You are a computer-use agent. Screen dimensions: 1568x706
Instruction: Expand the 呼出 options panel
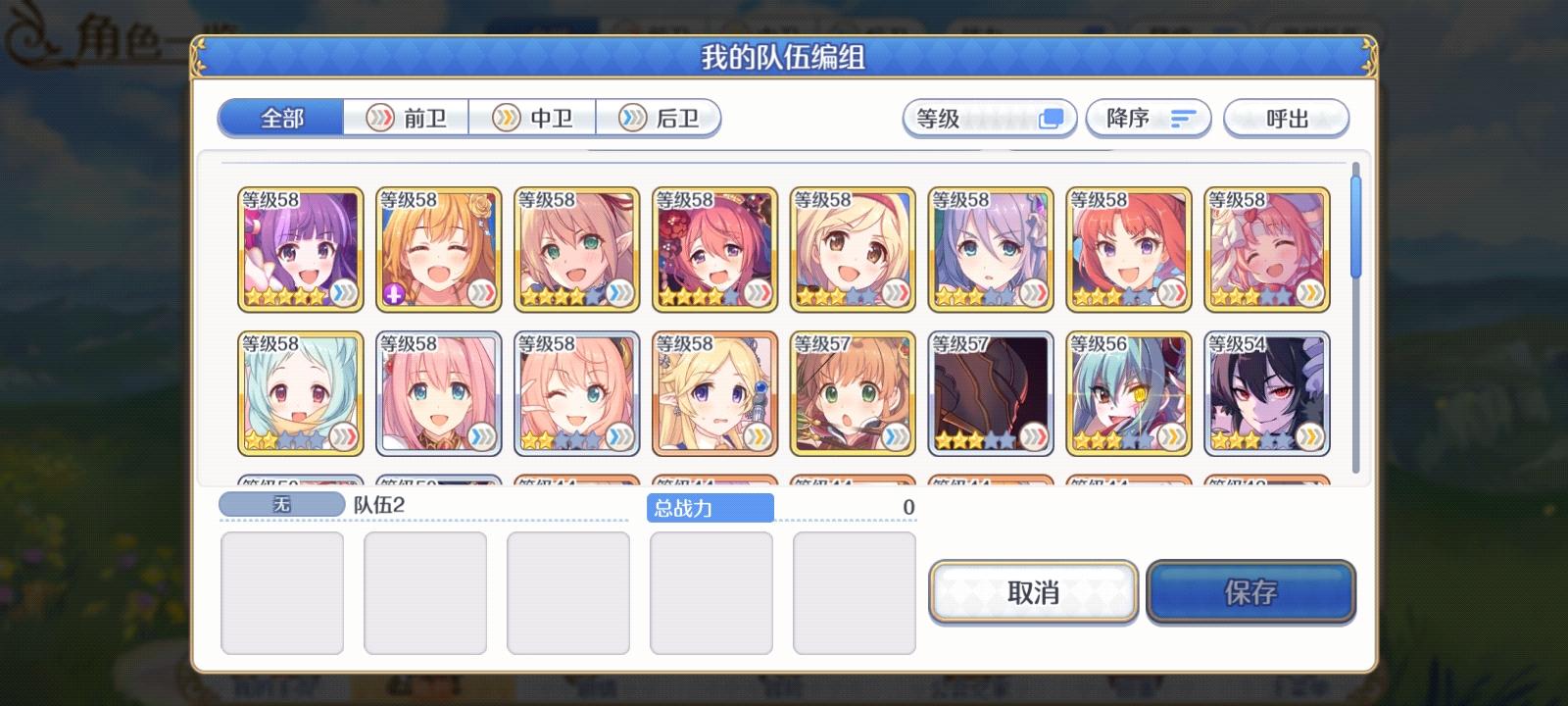point(1287,118)
